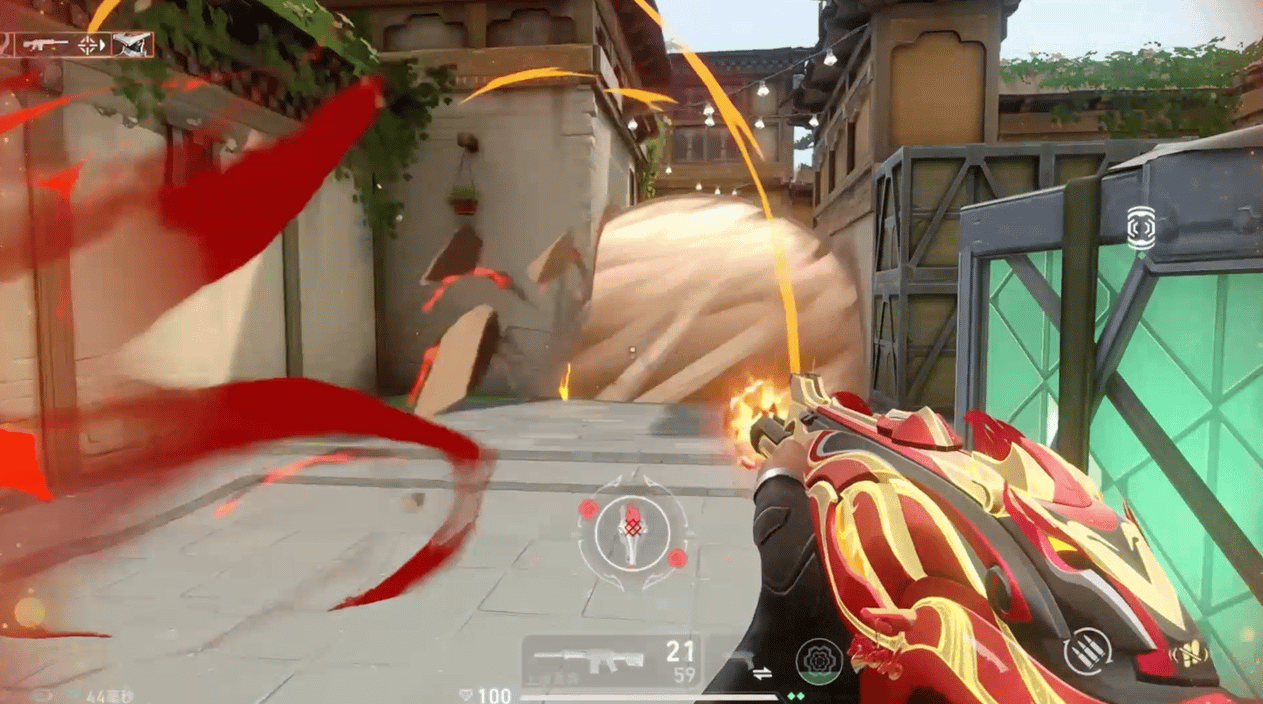
Task: Switch weapons using the swap arrows
Action: pos(762,673)
